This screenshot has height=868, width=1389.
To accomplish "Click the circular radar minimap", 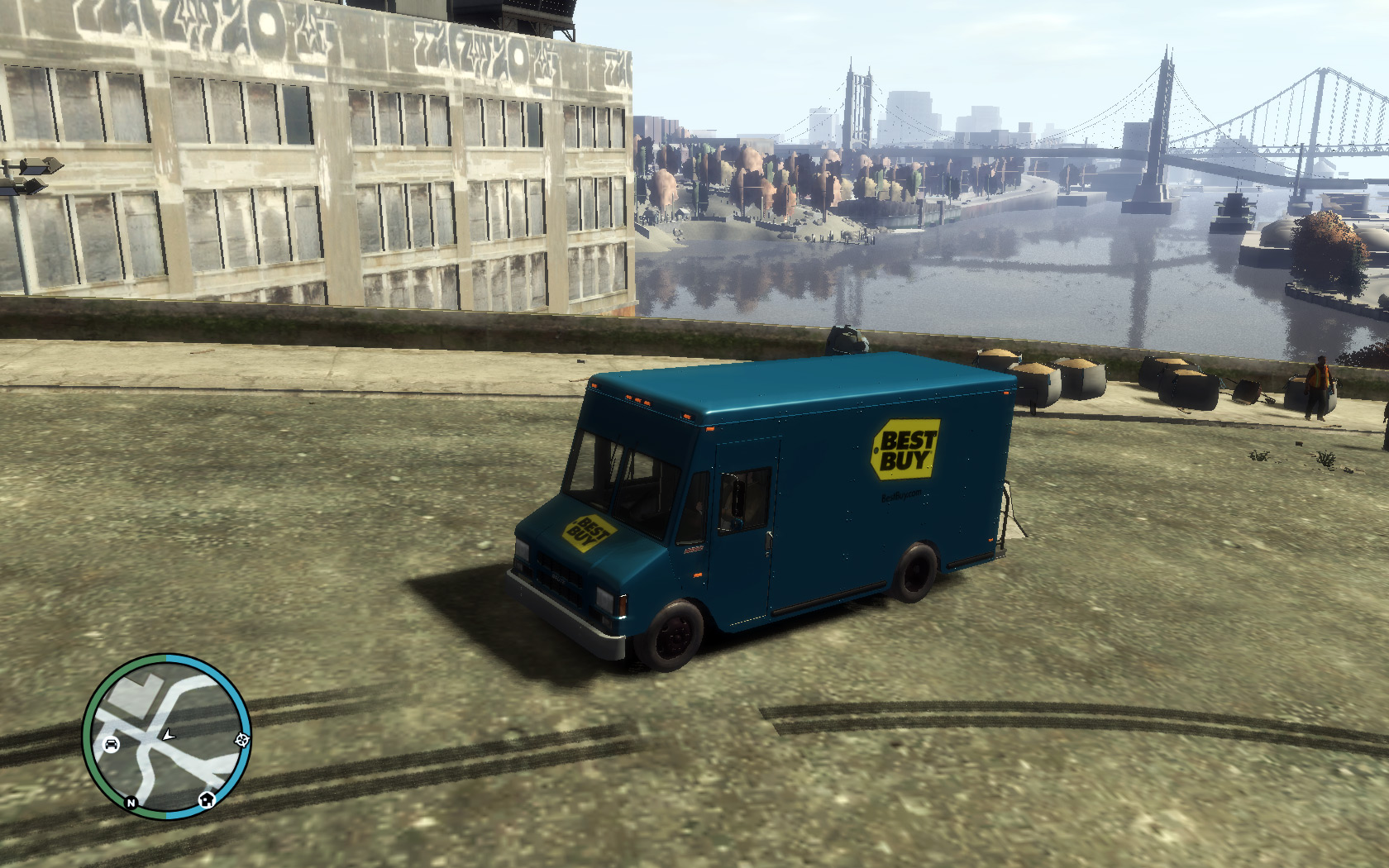I will click(x=166, y=736).
